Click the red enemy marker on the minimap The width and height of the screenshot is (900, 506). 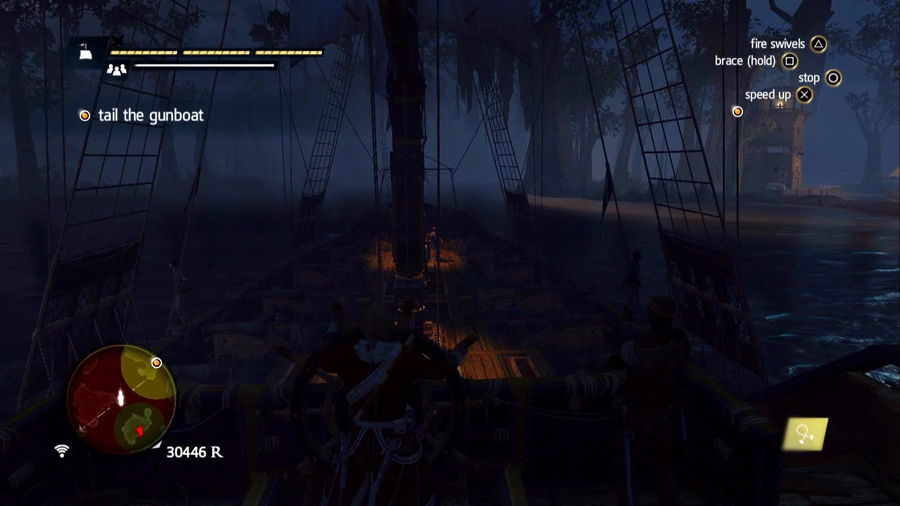tap(141, 430)
